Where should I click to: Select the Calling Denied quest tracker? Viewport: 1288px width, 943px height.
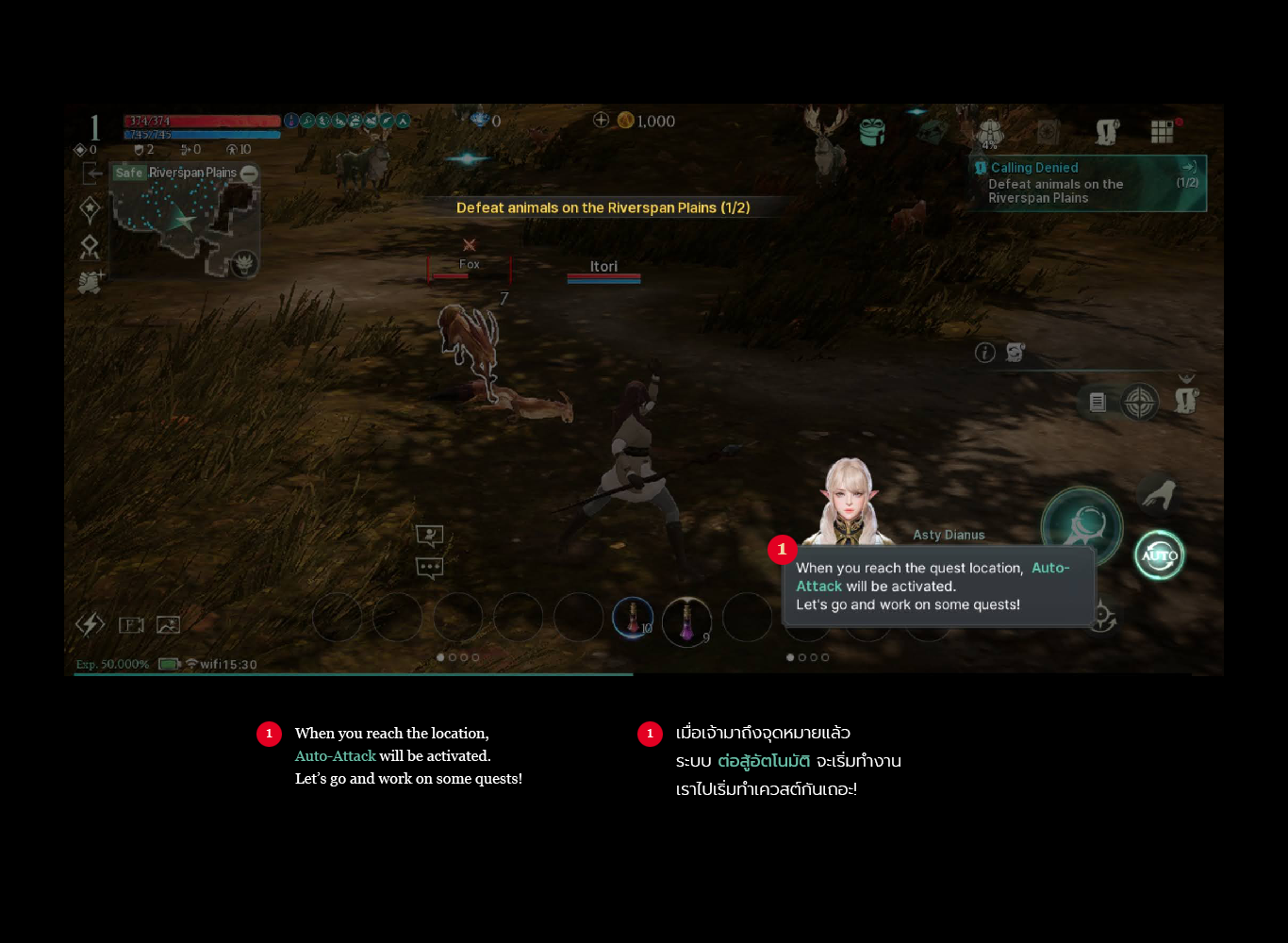1089,183
